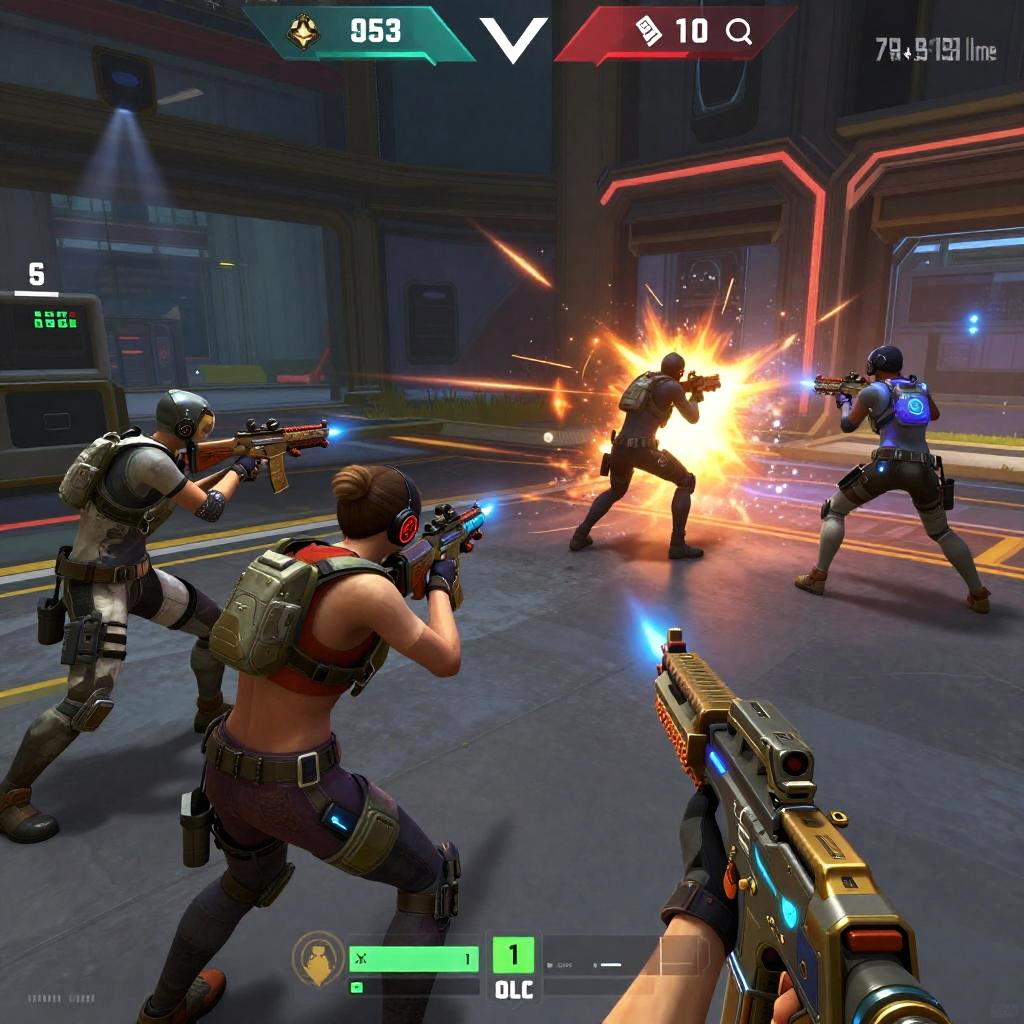Image resolution: width=1024 pixels, height=1024 pixels.
Task: Click the magnifying glass search icon
Action: [739, 33]
